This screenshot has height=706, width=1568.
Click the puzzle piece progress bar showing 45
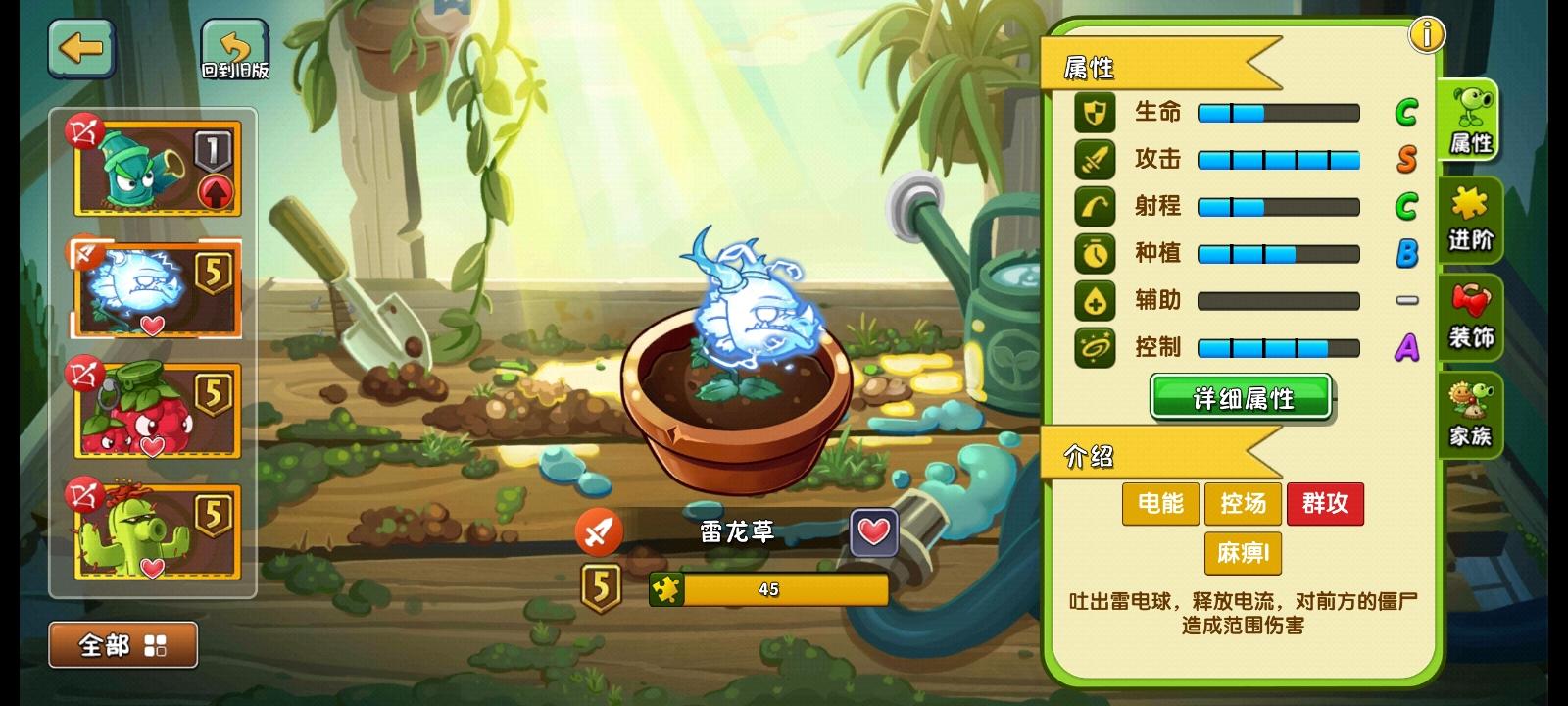click(x=771, y=589)
